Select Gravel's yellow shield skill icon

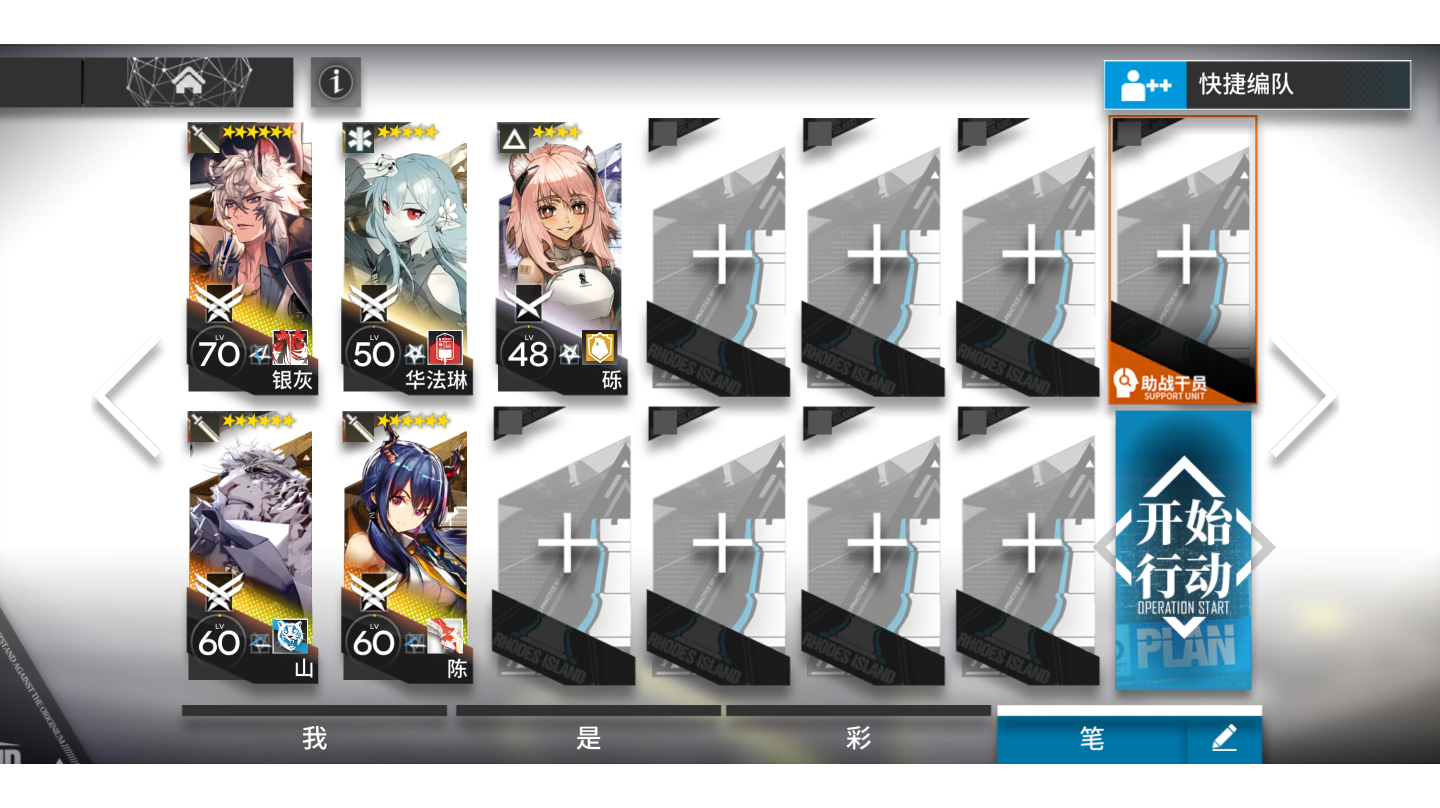(600, 344)
